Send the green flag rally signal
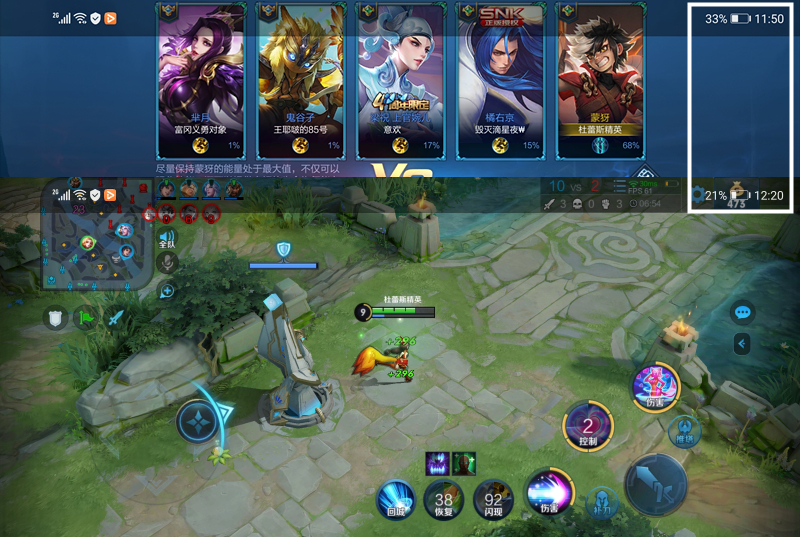Screen dimensions: 800x537 pyautogui.click(x=87, y=318)
